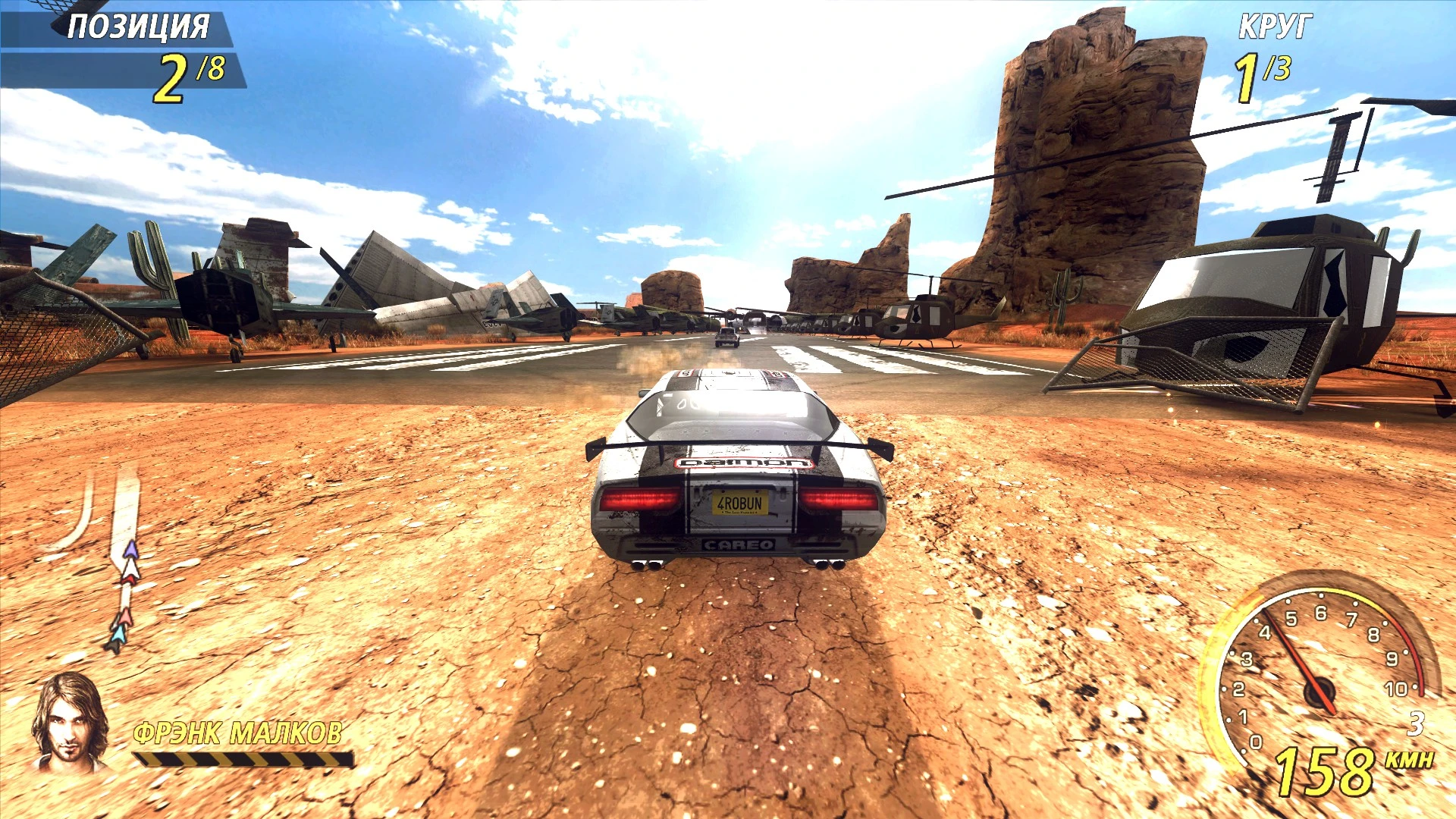Click the rival car ahead on the runway
1456x819 pixels.
(726, 336)
